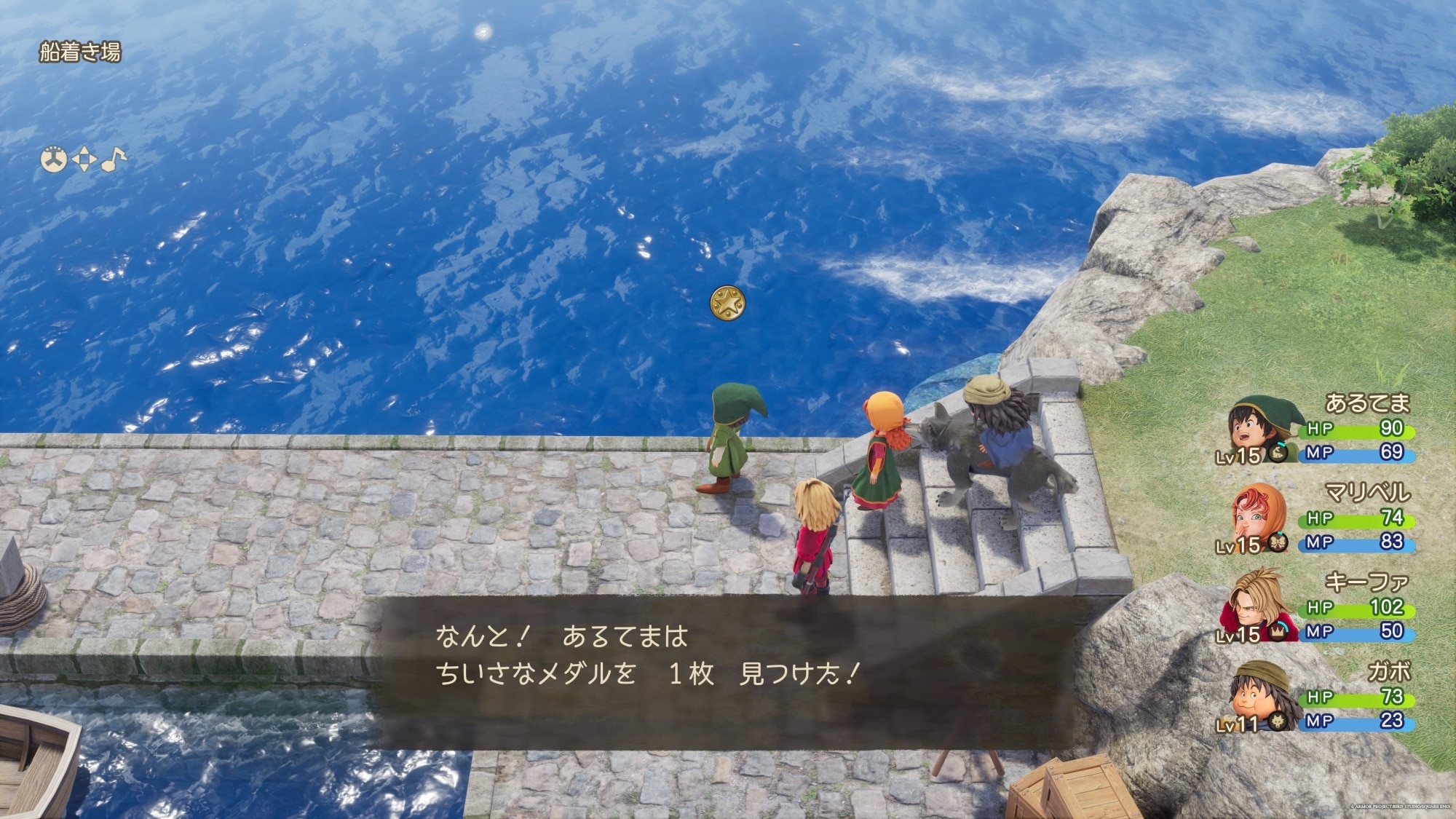Click あるてま's fish vocation badge
Image resolution: width=1456 pixels, height=819 pixels.
pos(1277,453)
